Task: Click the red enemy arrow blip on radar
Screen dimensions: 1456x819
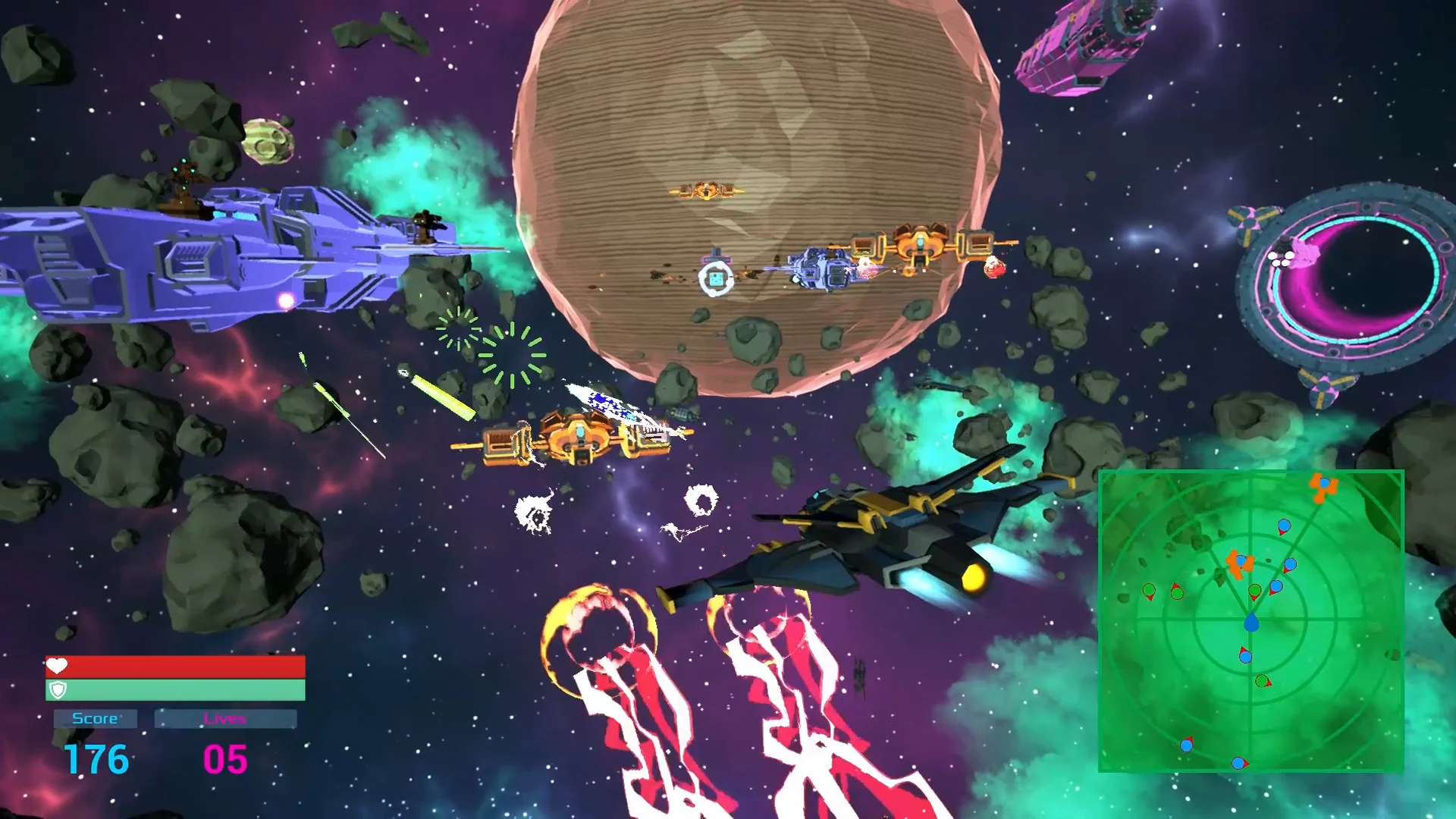Action: [x=1244, y=648]
